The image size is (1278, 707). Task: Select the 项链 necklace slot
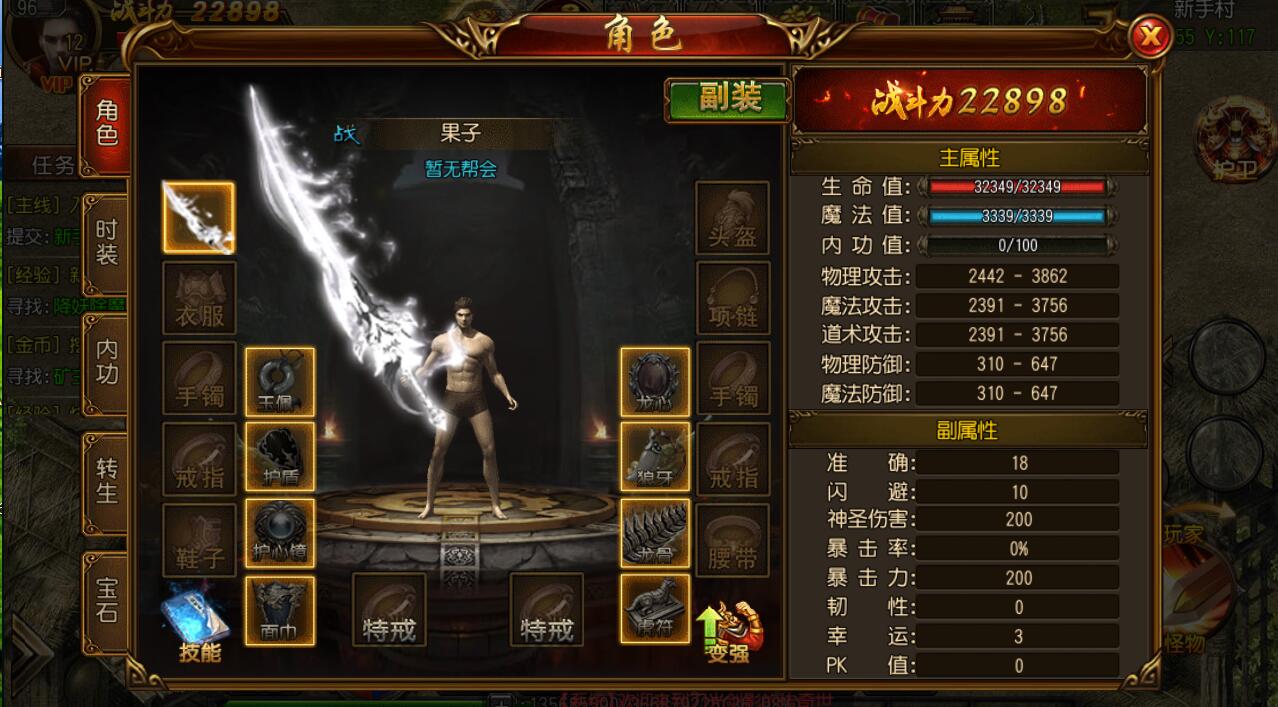coord(733,298)
